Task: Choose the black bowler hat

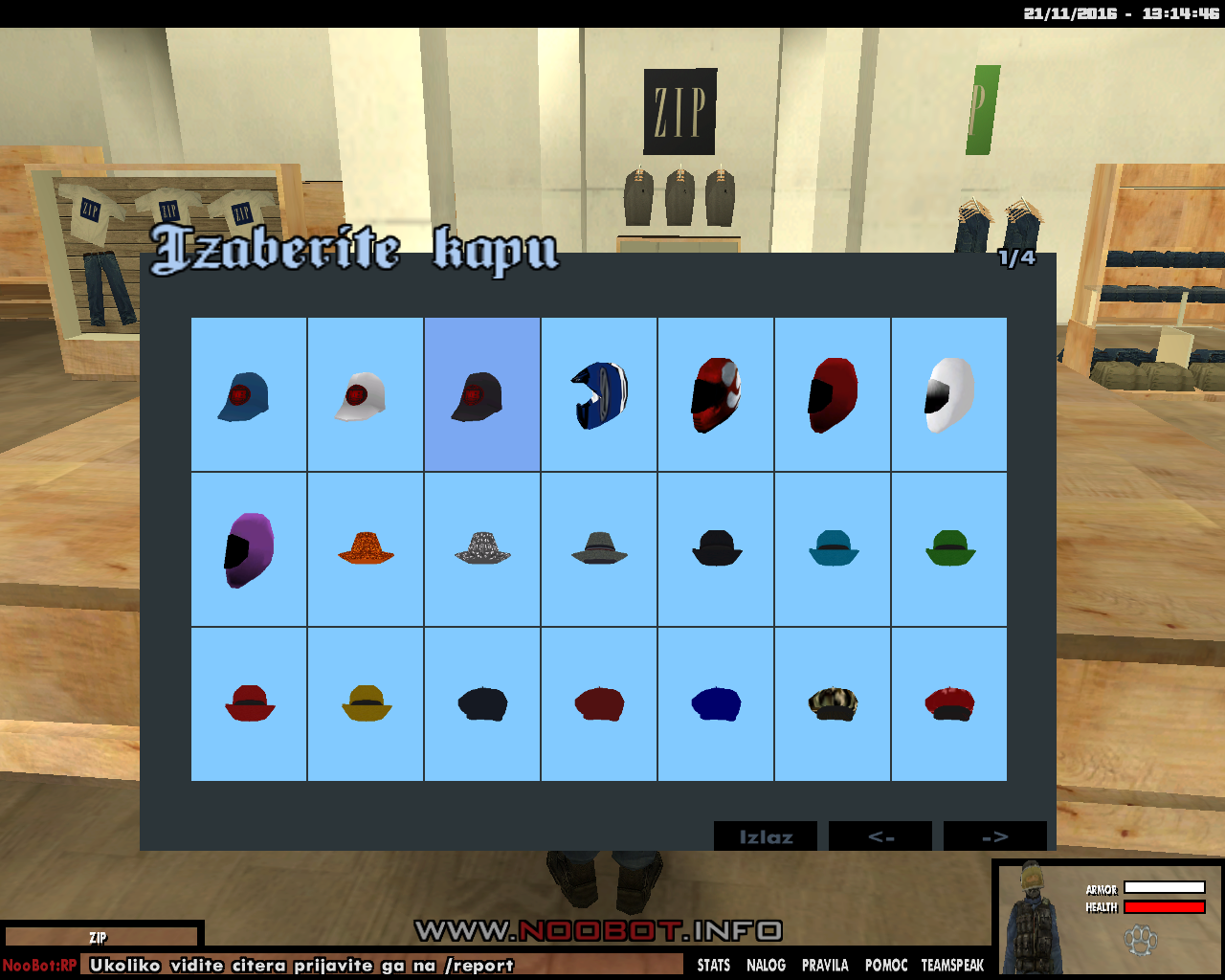Action: (716, 549)
